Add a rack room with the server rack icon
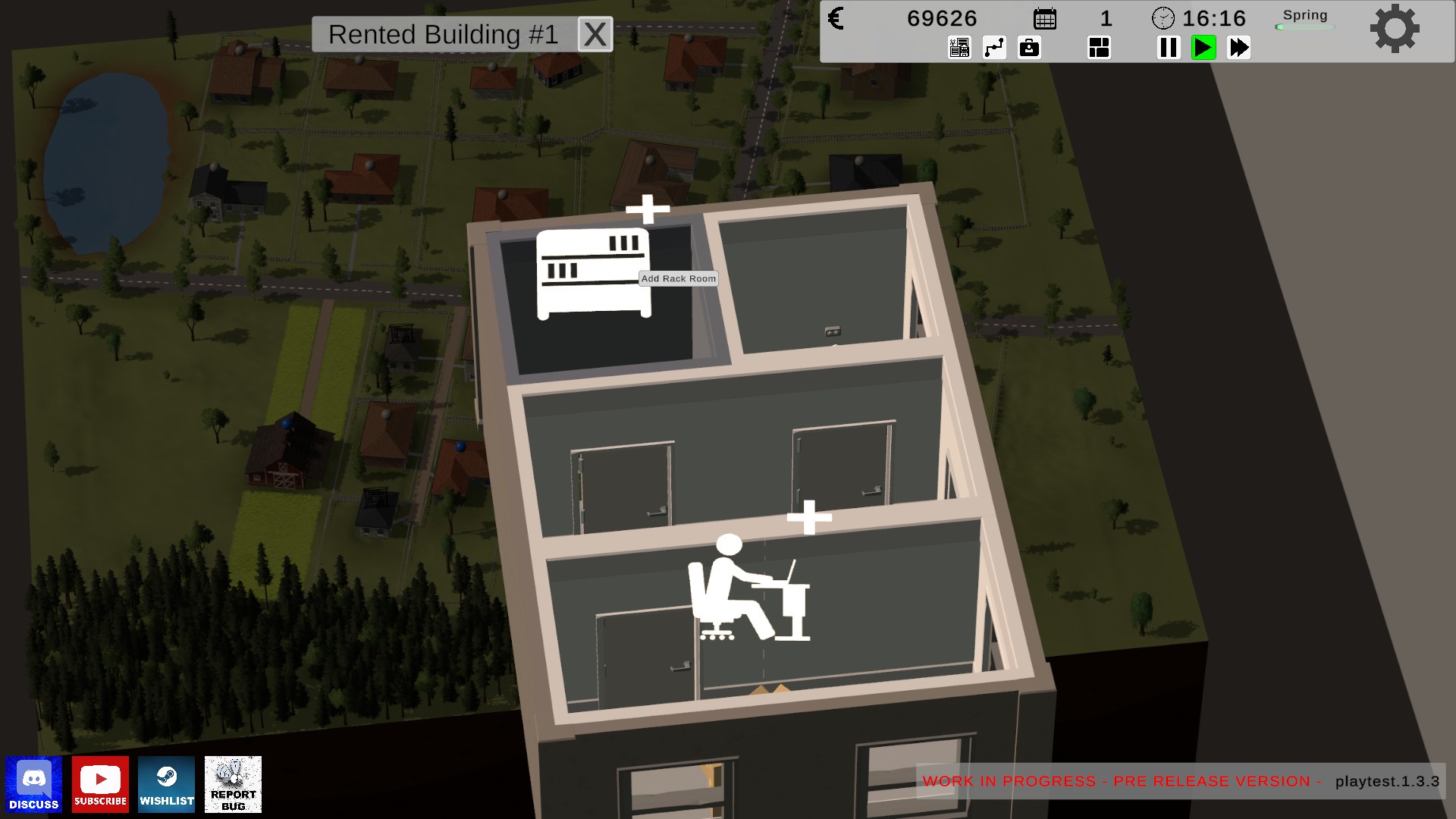1456x819 pixels. tap(593, 273)
